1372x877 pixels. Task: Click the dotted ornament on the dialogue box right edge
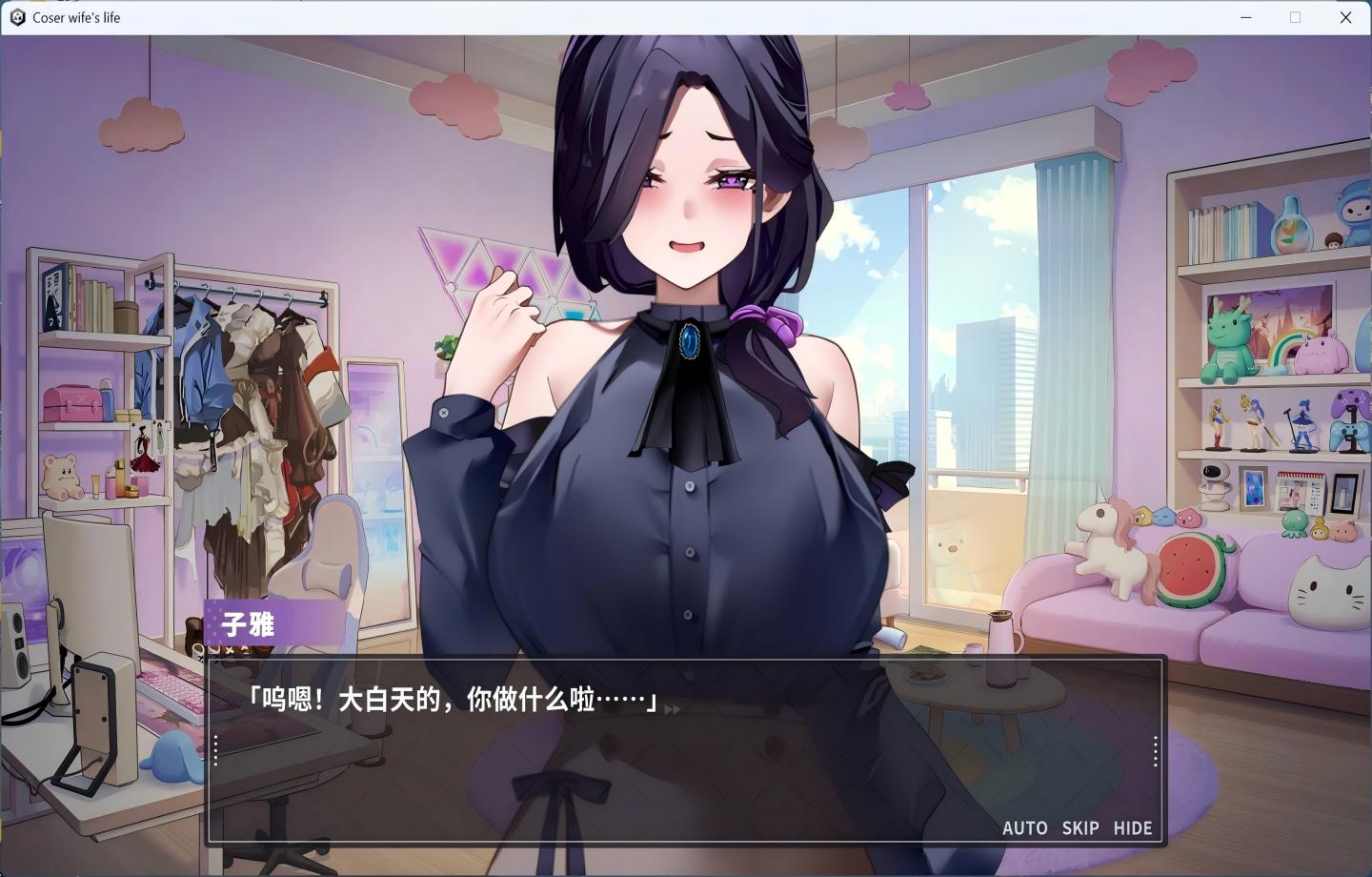click(x=1154, y=750)
